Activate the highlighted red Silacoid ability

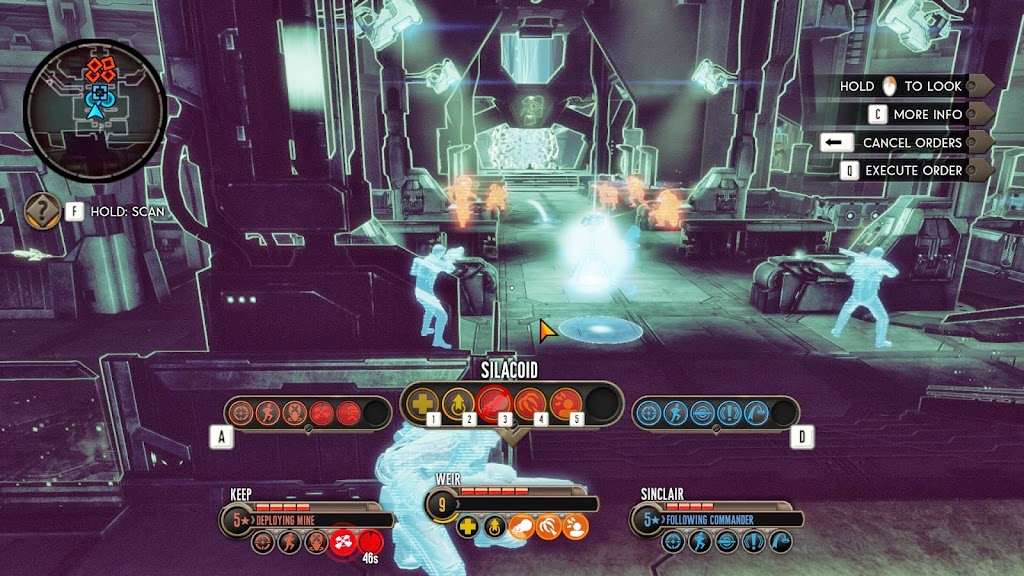click(x=494, y=403)
